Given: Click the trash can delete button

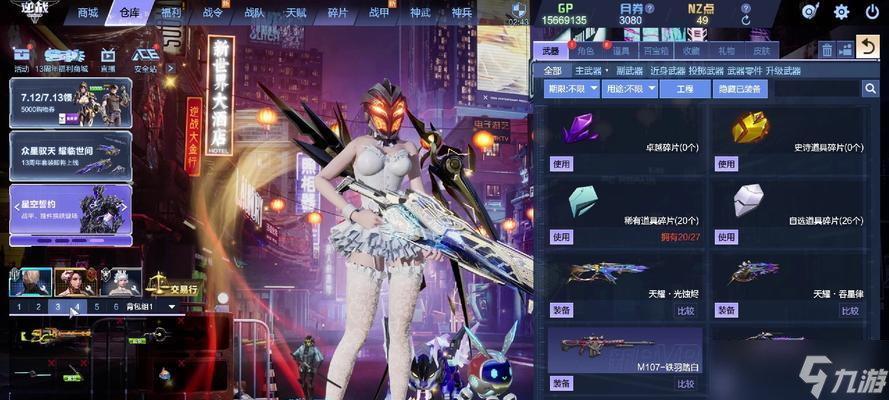Looking at the screenshot, I should click(826, 49).
